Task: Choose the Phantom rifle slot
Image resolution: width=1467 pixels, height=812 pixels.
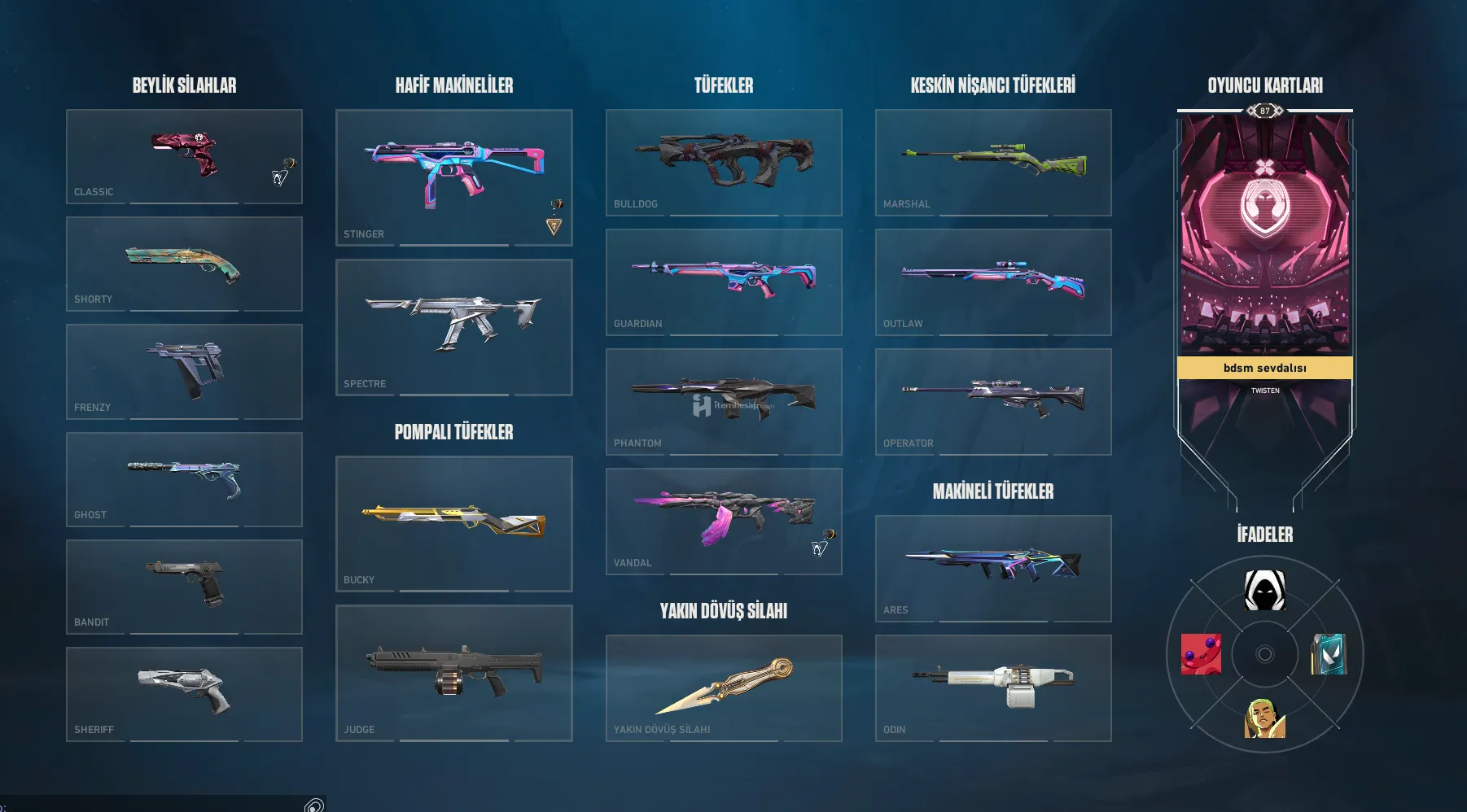Action: coord(724,401)
